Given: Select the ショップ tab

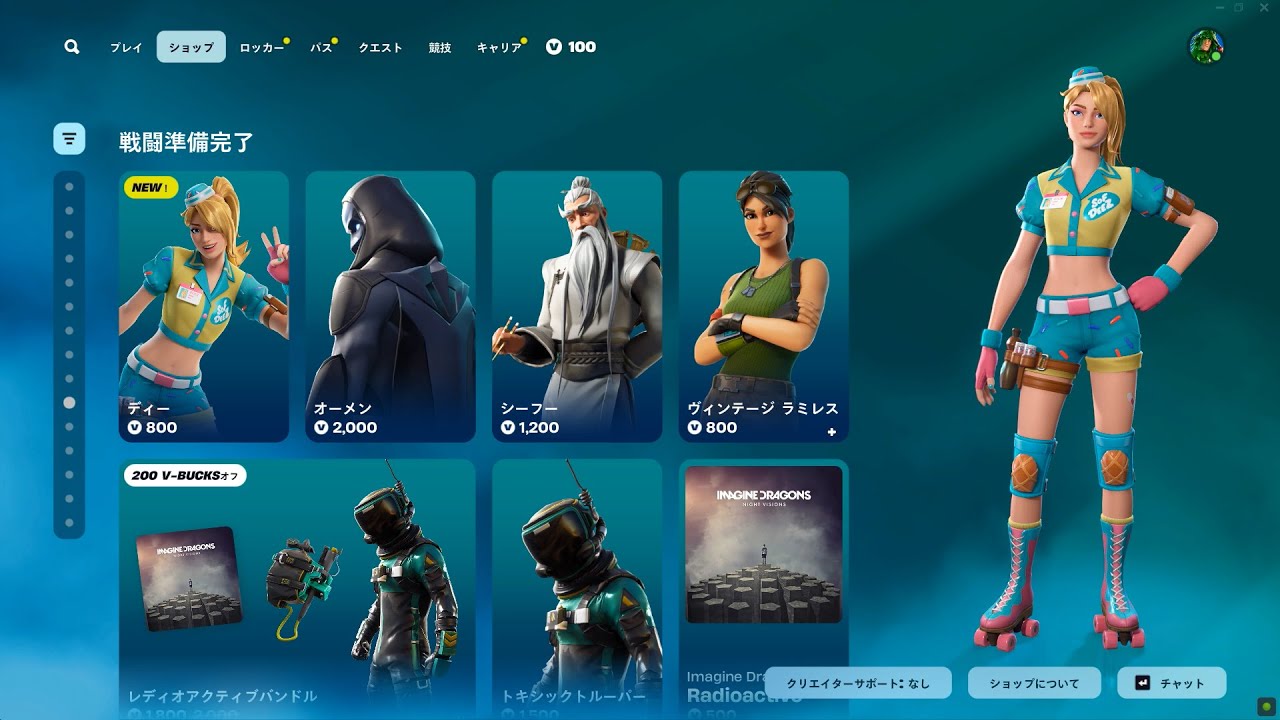Looking at the screenshot, I should pos(191,47).
